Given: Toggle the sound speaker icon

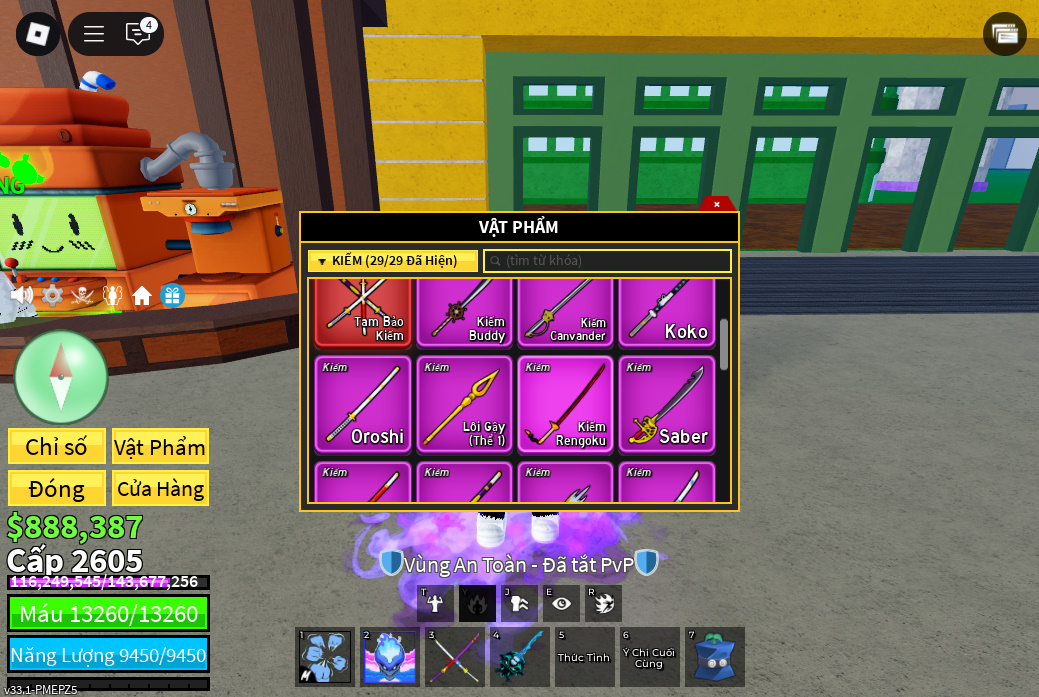Looking at the screenshot, I should click(21, 295).
